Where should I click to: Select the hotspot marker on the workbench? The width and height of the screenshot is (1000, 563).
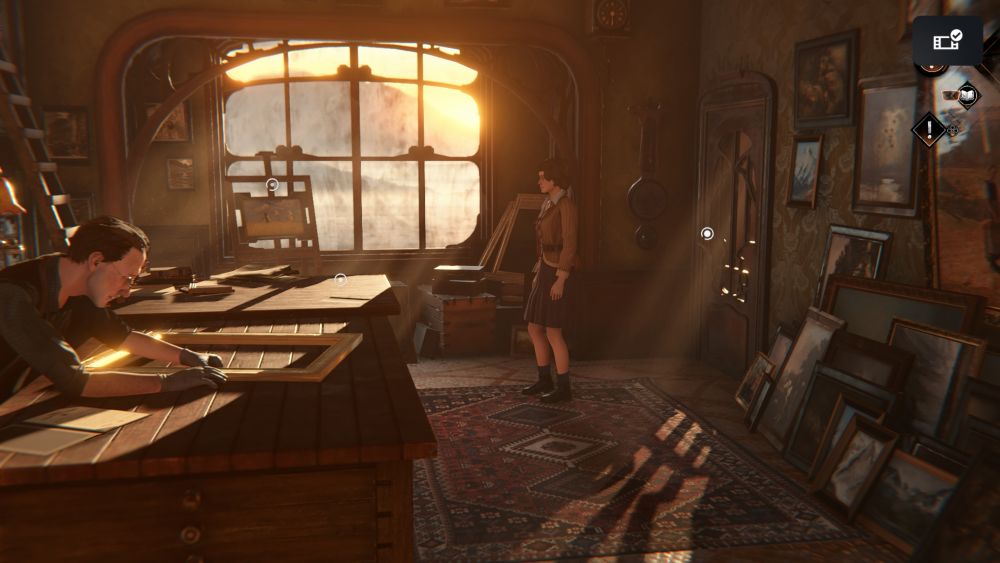[340, 278]
